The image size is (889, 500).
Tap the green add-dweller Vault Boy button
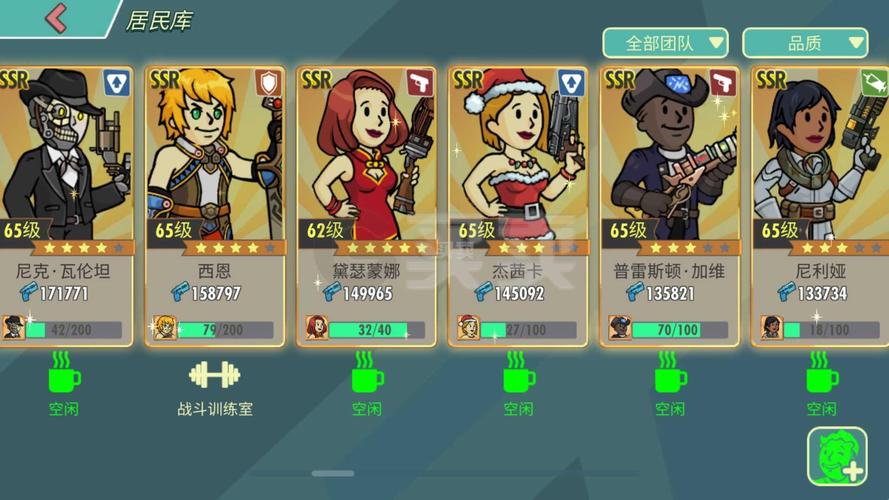837,457
